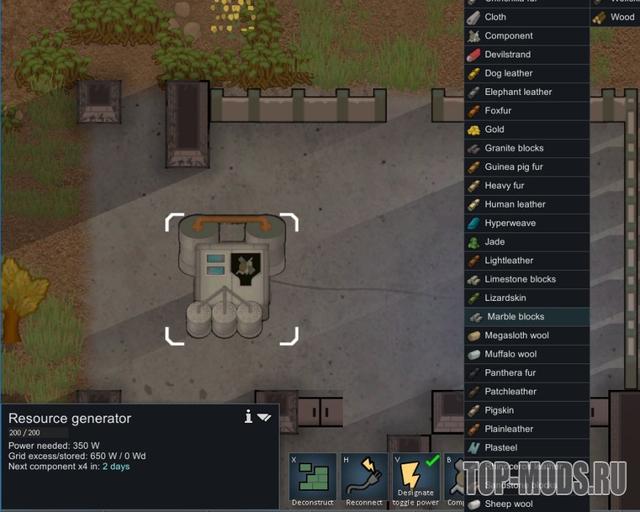Screen dimensions: 640x512
Task: Open the info icon for Resource generator
Action: 248,417
